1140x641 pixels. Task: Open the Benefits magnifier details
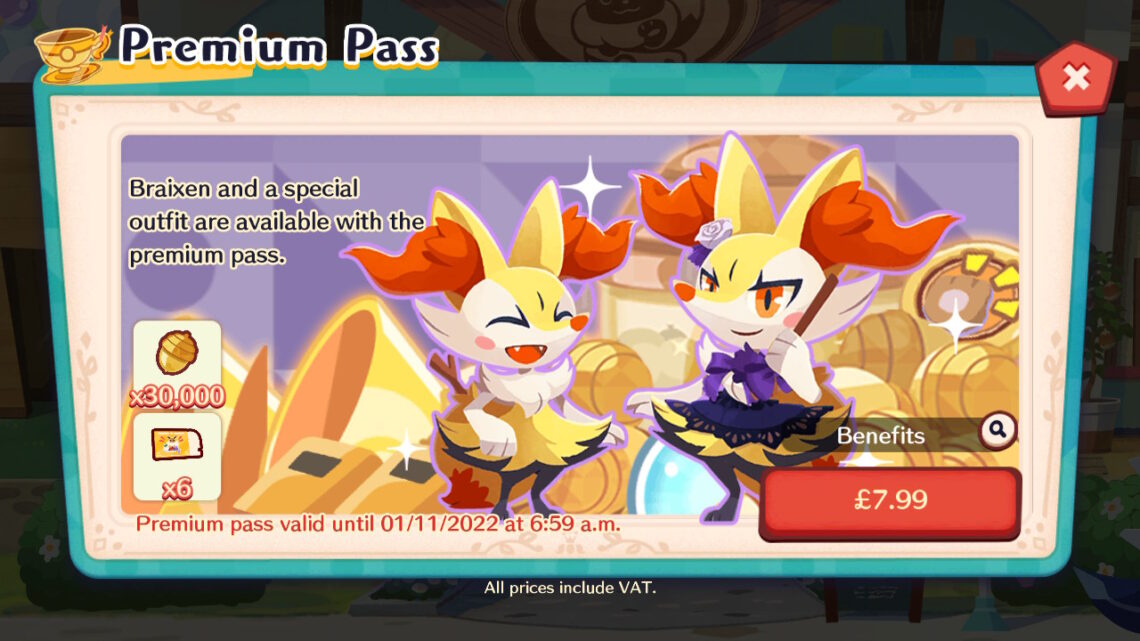click(x=997, y=431)
